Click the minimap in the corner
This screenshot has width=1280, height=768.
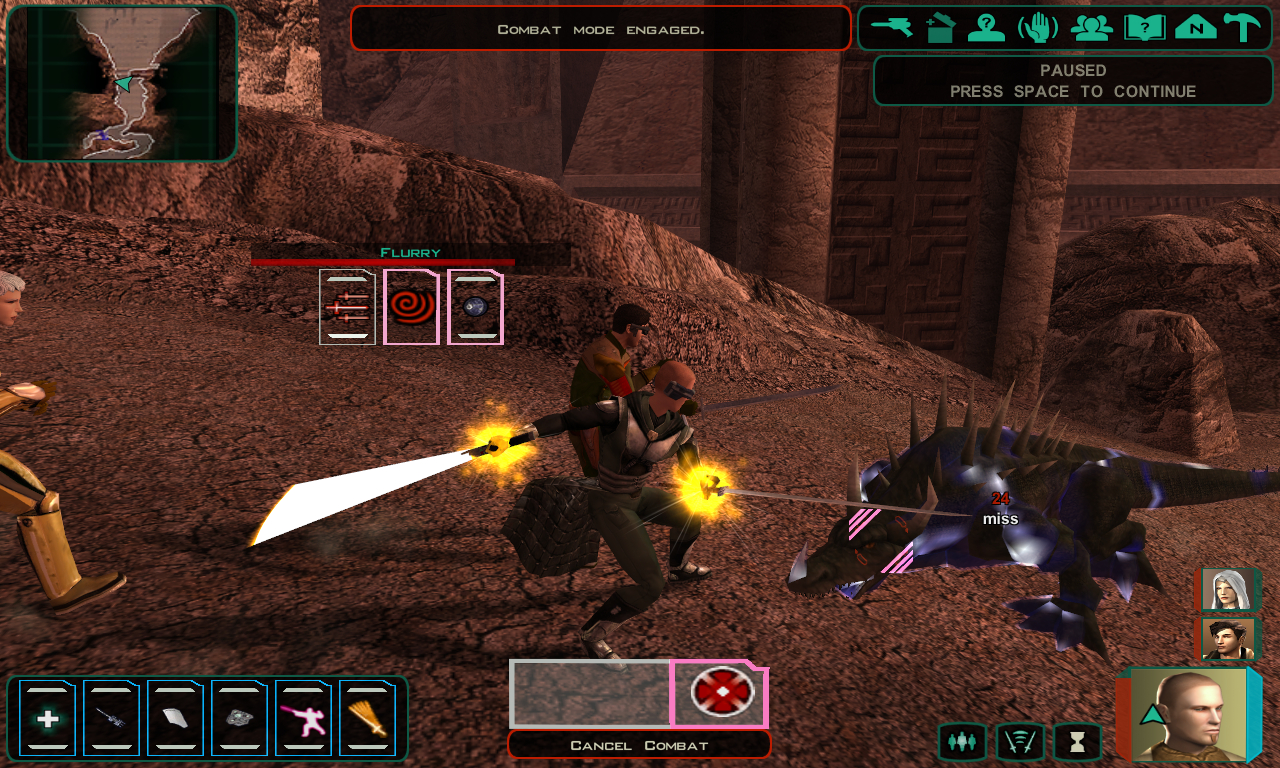pos(122,83)
